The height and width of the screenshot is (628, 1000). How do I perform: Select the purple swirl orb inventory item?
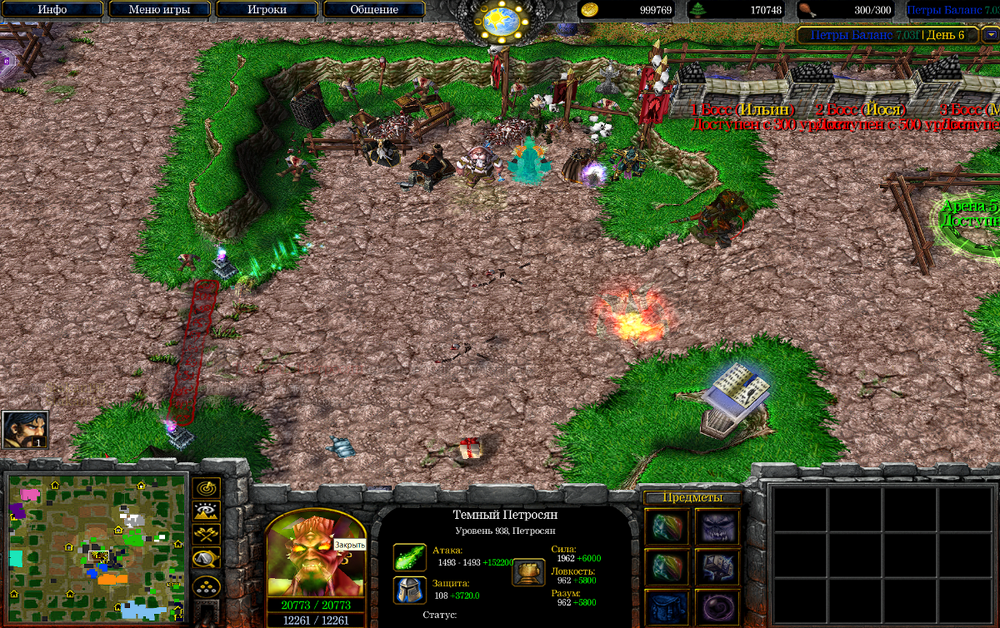click(x=718, y=607)
